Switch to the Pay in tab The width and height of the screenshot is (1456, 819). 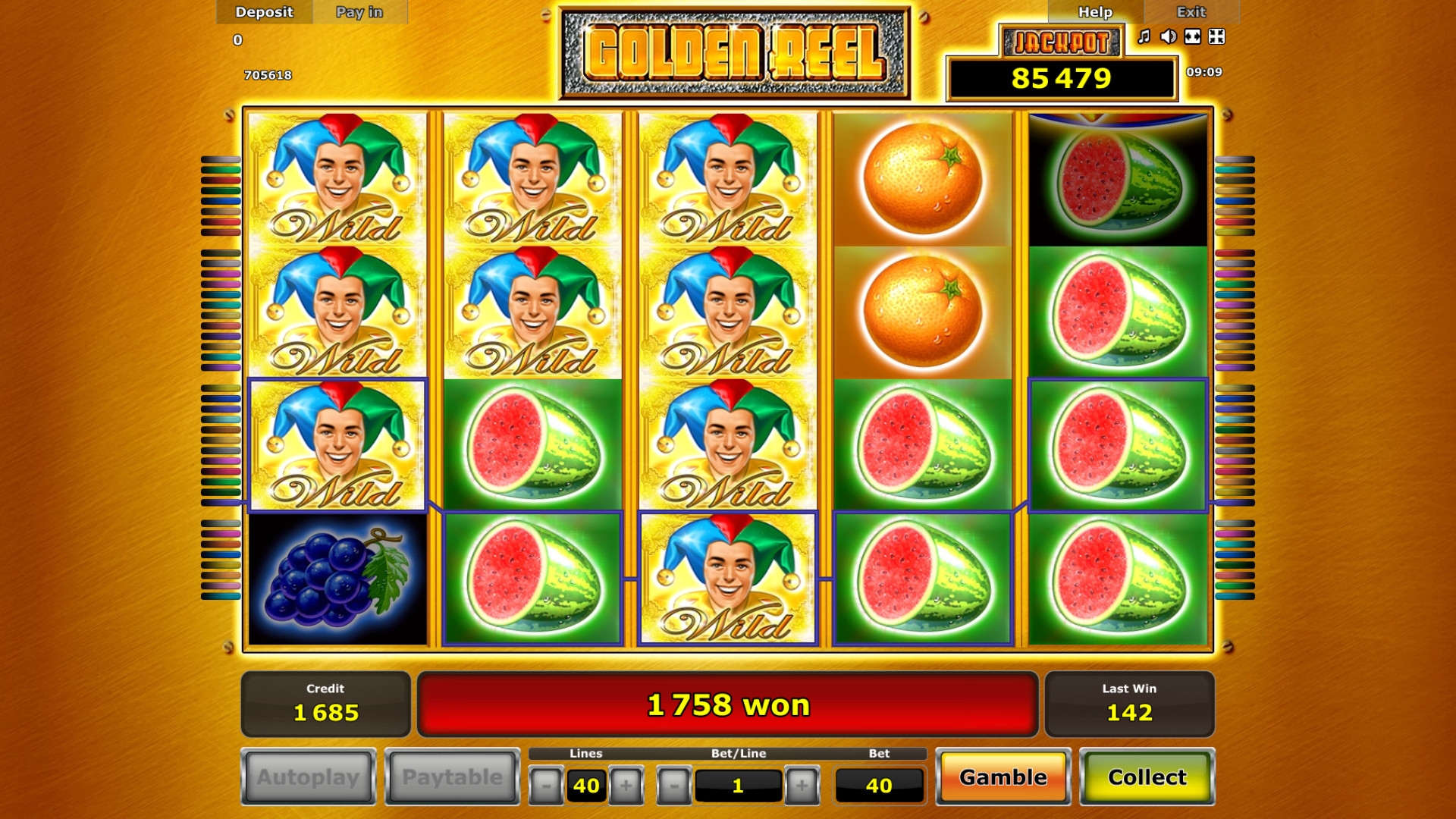tap(359, 12)
